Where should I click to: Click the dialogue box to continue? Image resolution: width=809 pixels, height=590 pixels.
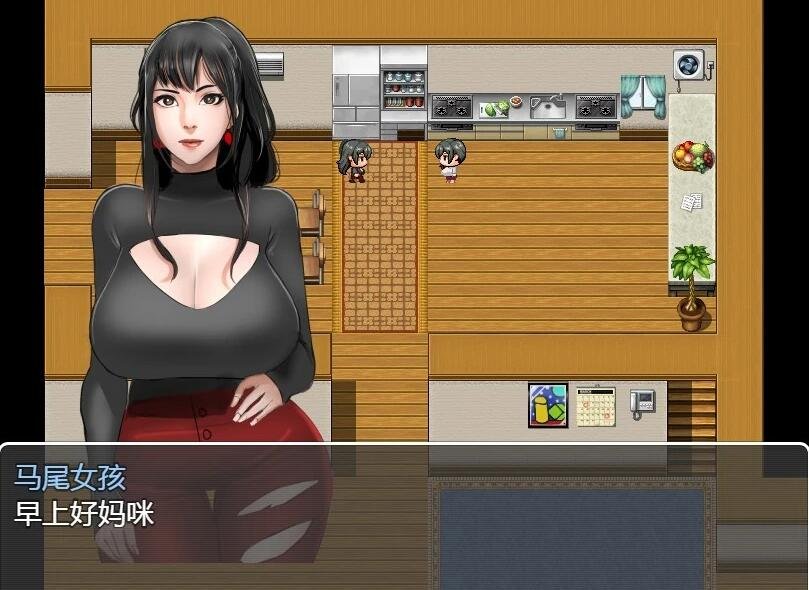tap(404, 515)
